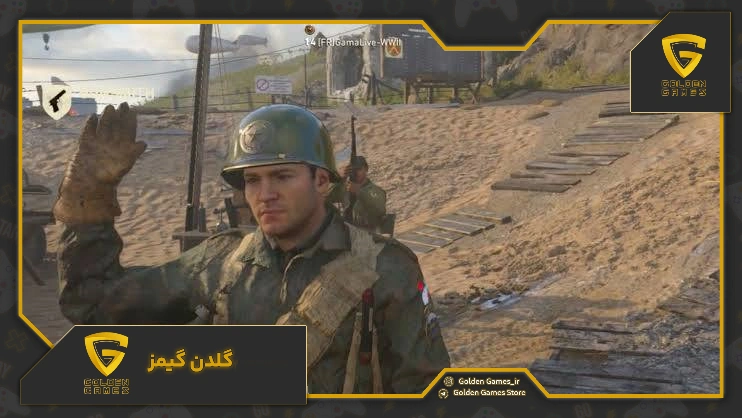
Task: Open the Golden Games_ir Instagram handle
Action: 490,381
